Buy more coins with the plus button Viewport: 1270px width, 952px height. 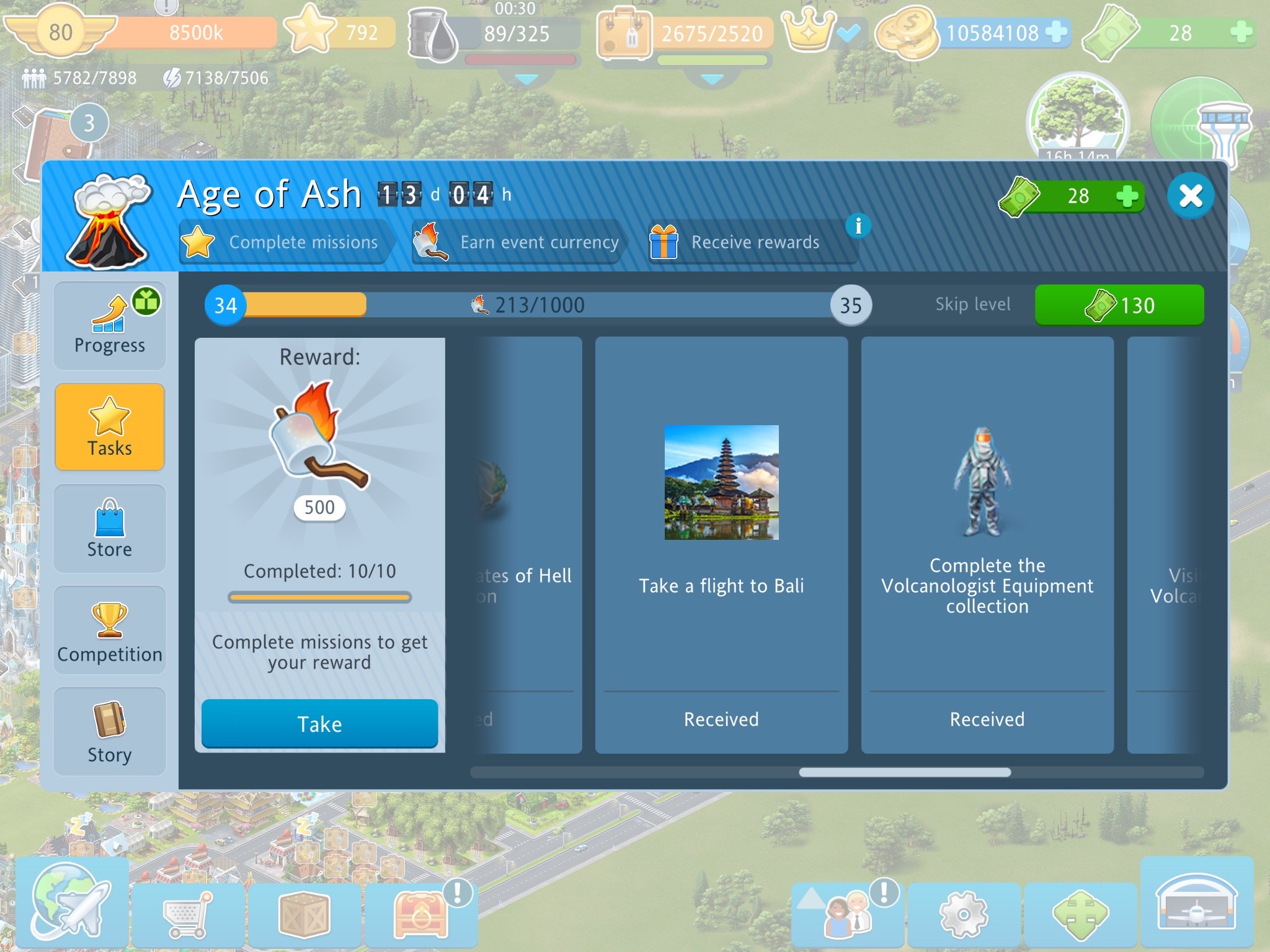click(1056, 32)
